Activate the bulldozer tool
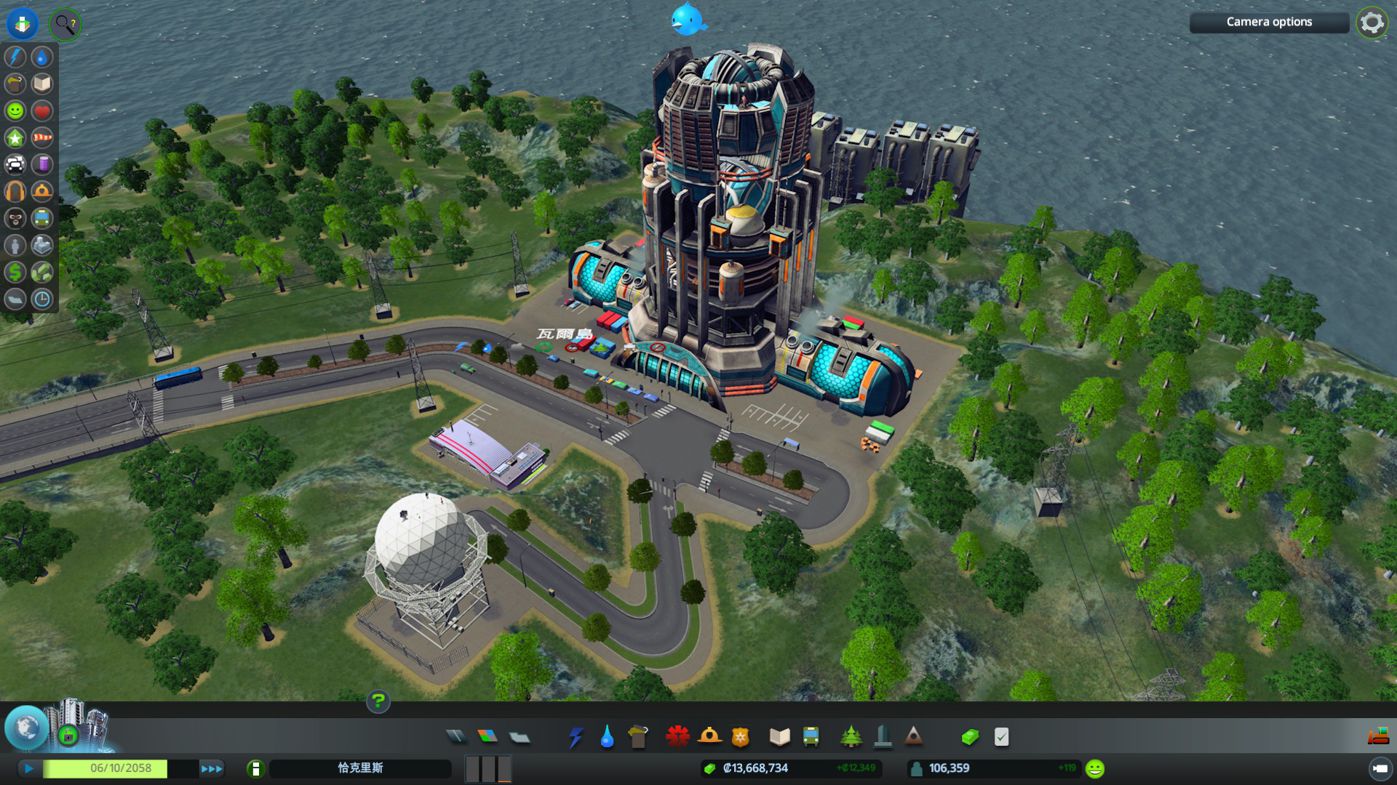Viewport: 1397px width, 785px height. pyautogui.click(x=1377, y=737)
